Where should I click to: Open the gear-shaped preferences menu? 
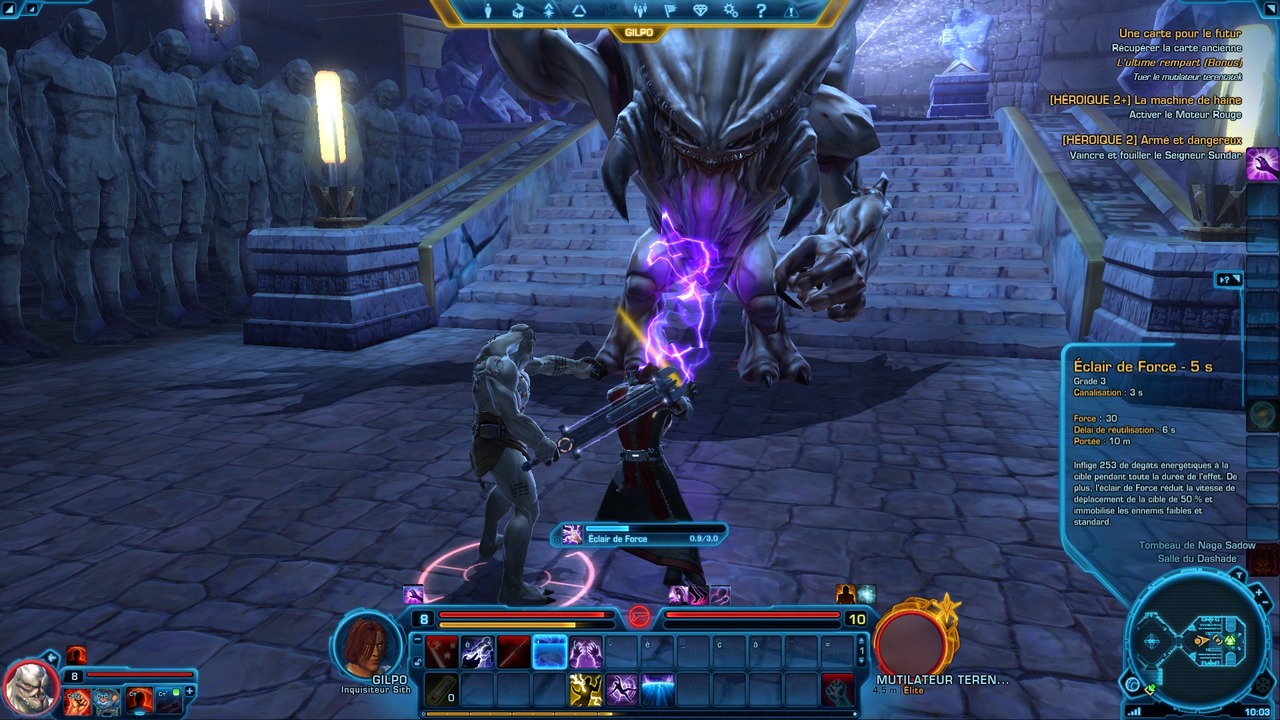click(x=731, y=12)
